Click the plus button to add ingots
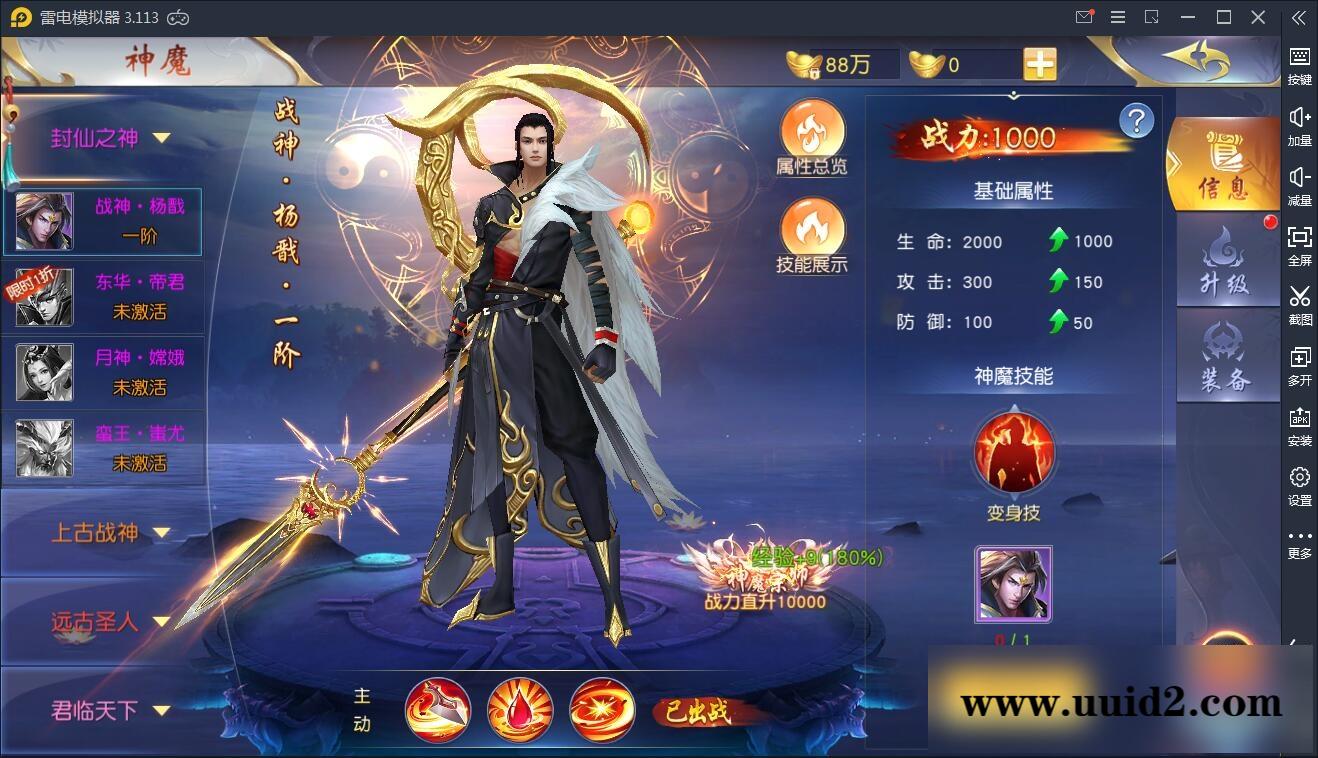 1039,63
